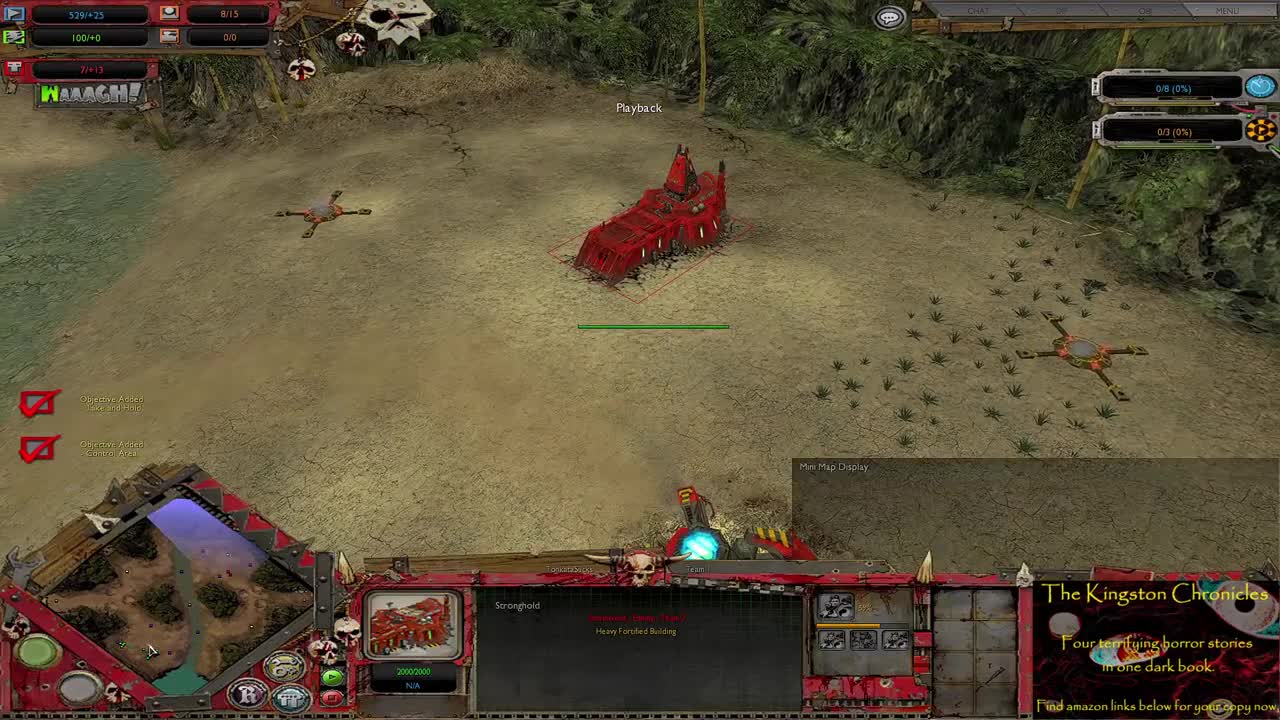Click the requisition resource icon at top left
Screen dimensions: 1280x720
pos(14,14)
